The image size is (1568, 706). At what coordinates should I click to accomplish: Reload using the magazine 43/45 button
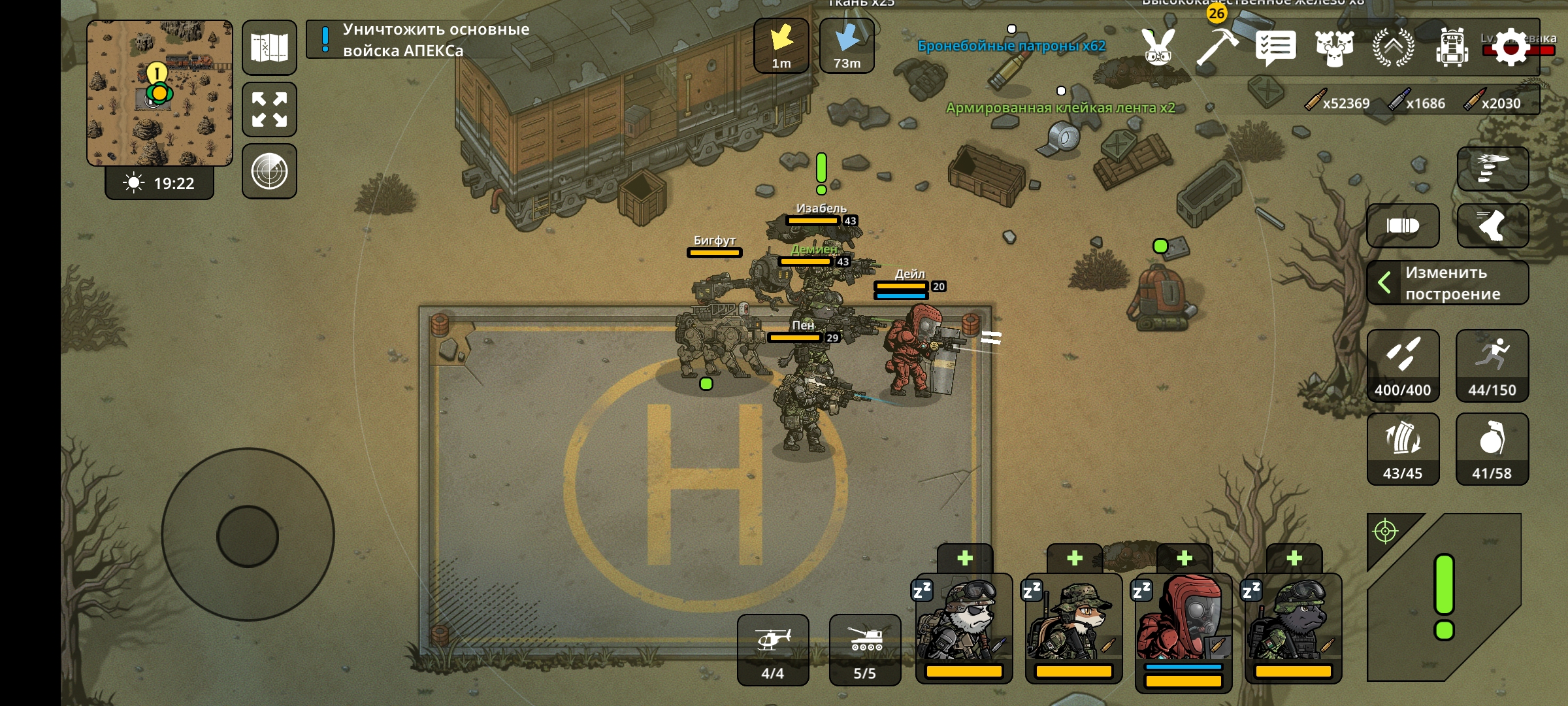[x=1403, y=449]
